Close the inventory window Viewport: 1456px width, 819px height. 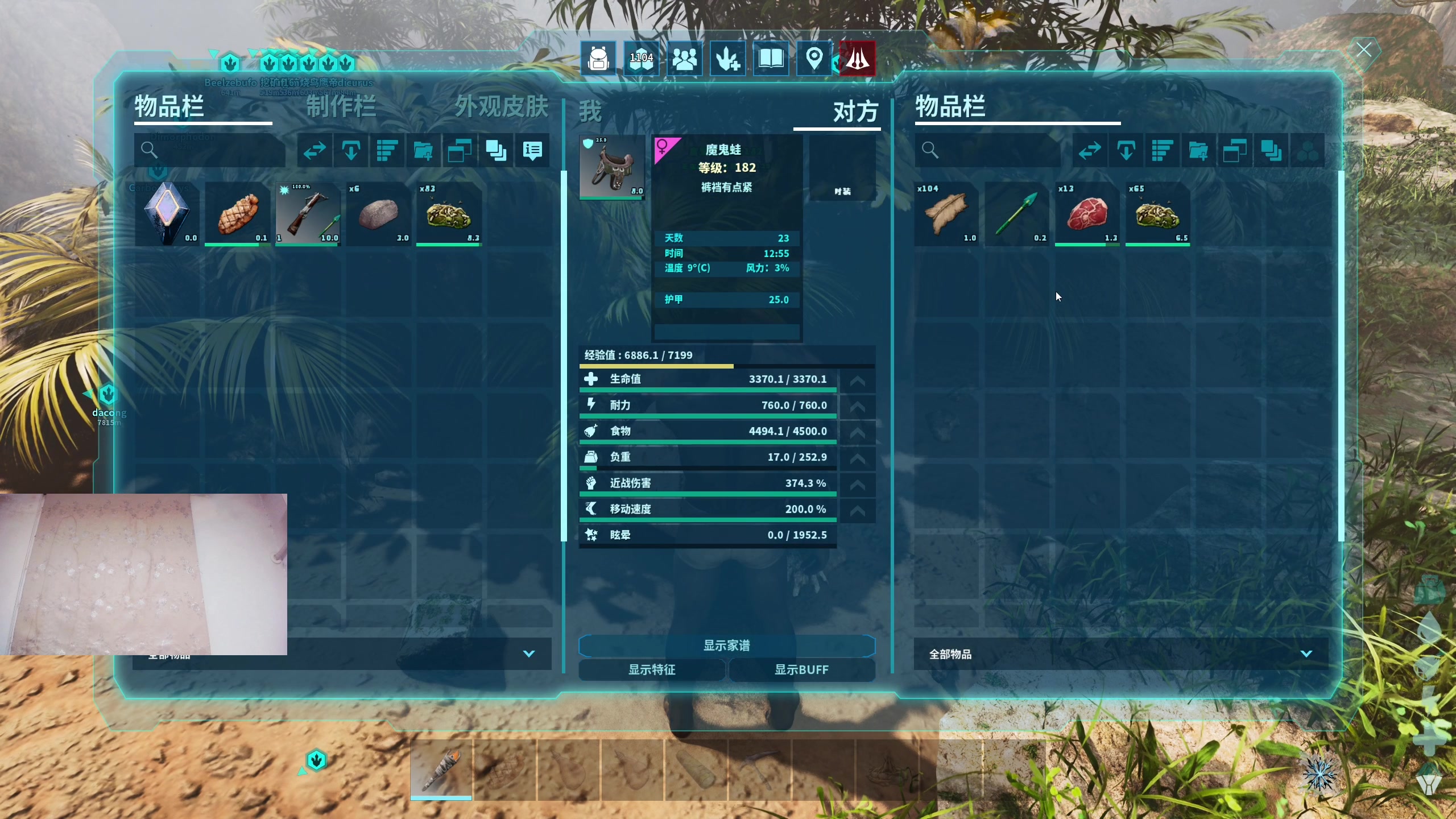[1363, 50]
